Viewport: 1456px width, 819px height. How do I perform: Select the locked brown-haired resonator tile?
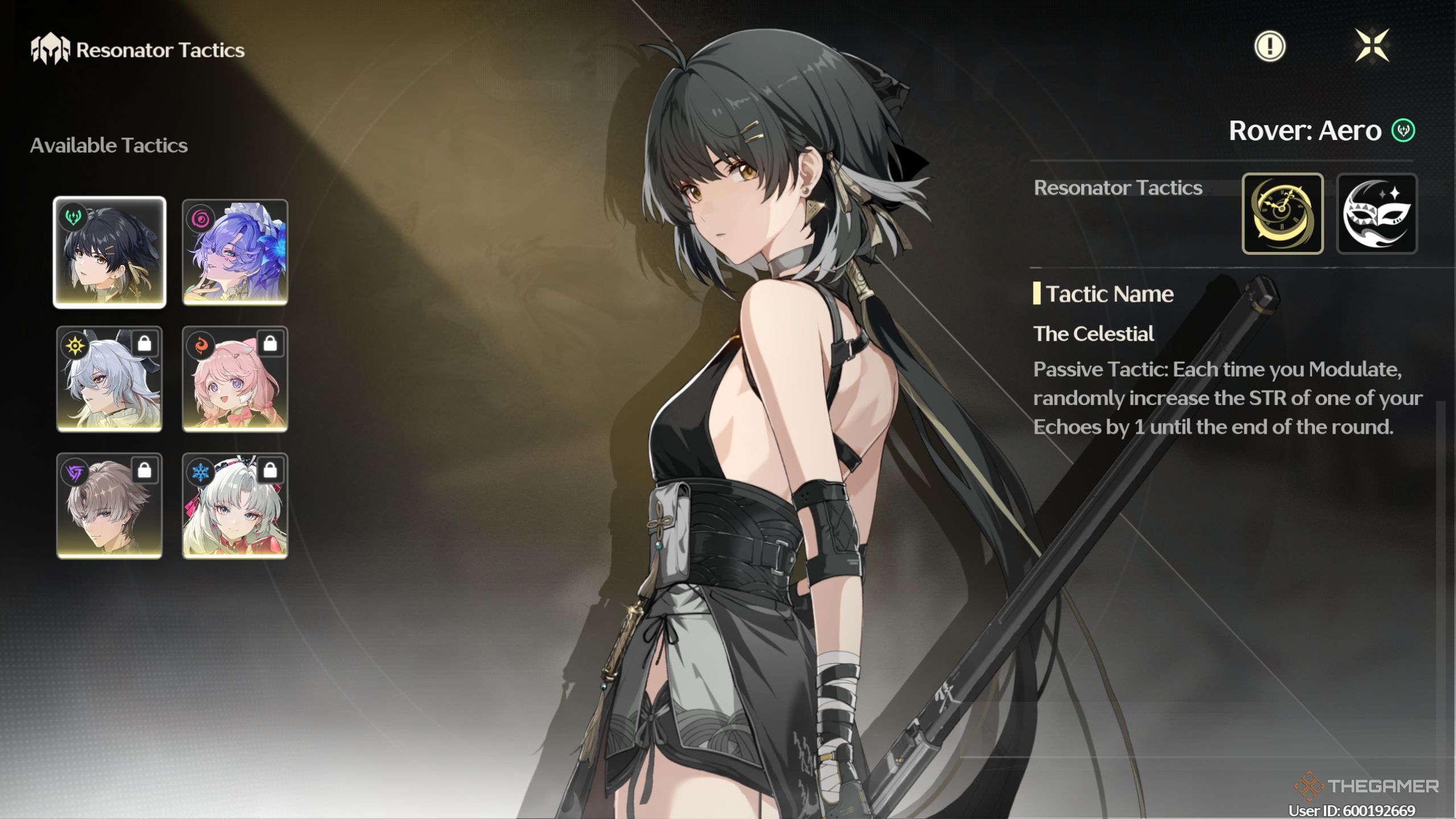tap(109, 506)
